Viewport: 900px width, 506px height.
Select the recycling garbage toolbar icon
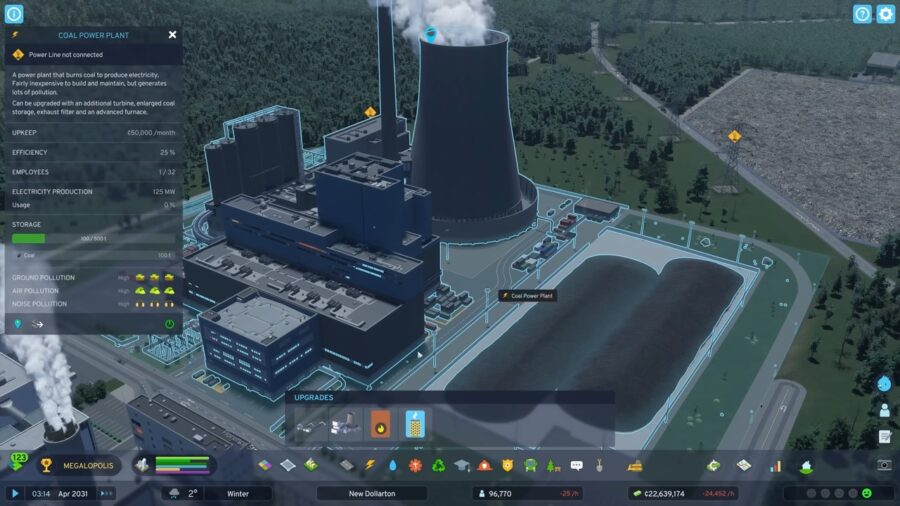click(x=438, y=465)
